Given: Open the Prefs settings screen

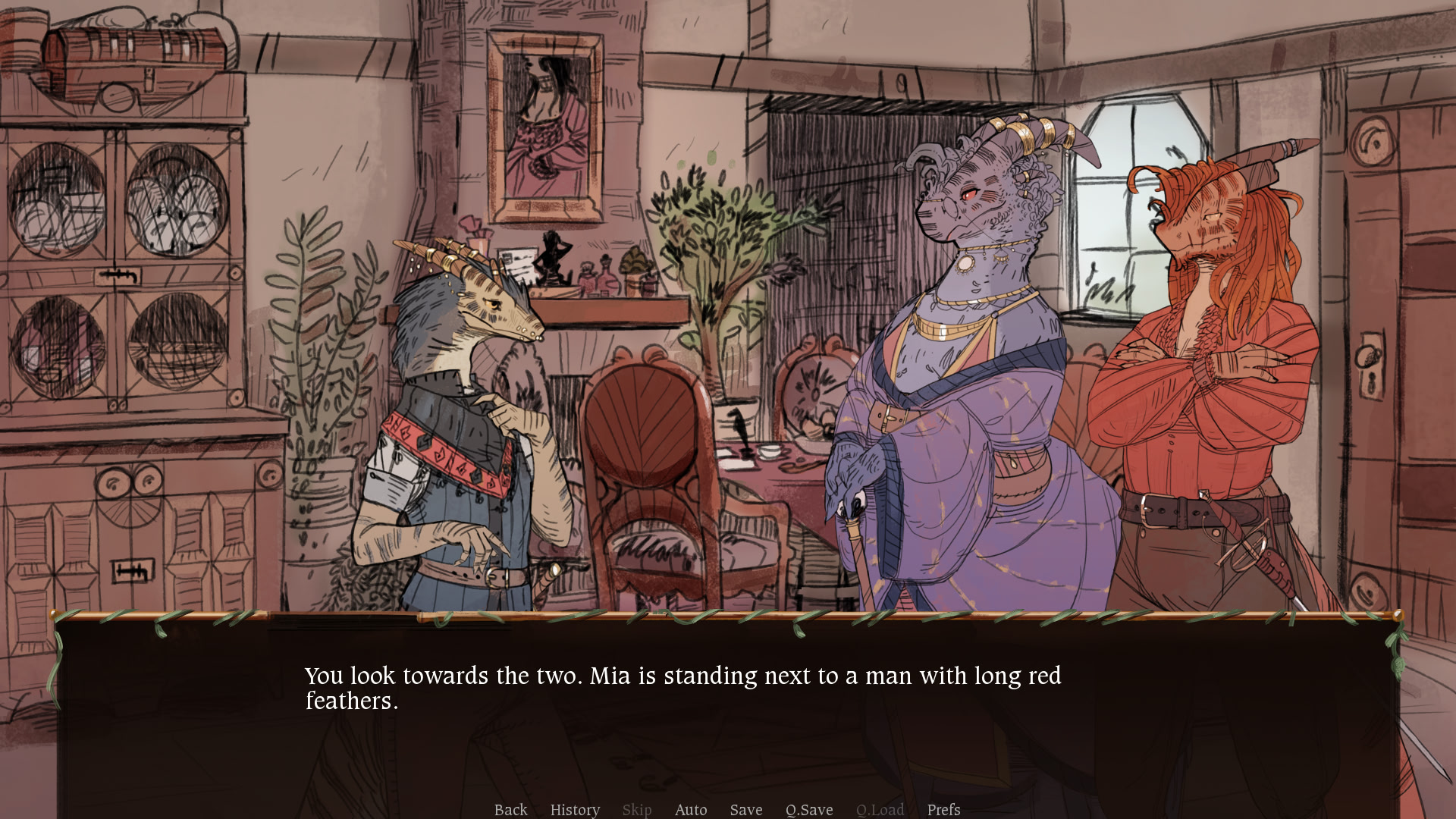Looking at the screenshot, I should 943,810.
